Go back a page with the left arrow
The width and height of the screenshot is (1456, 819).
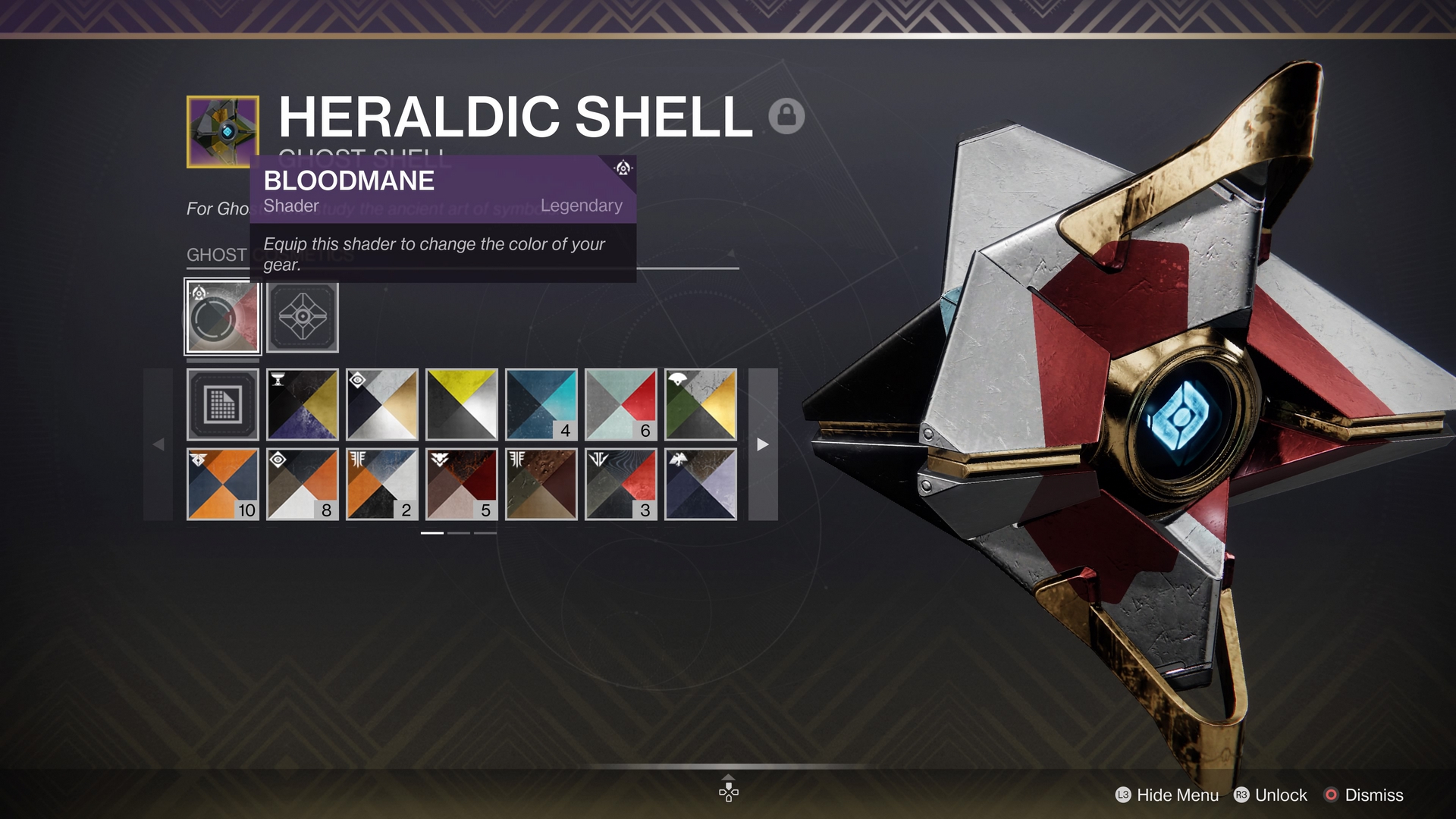coord(160,444)
